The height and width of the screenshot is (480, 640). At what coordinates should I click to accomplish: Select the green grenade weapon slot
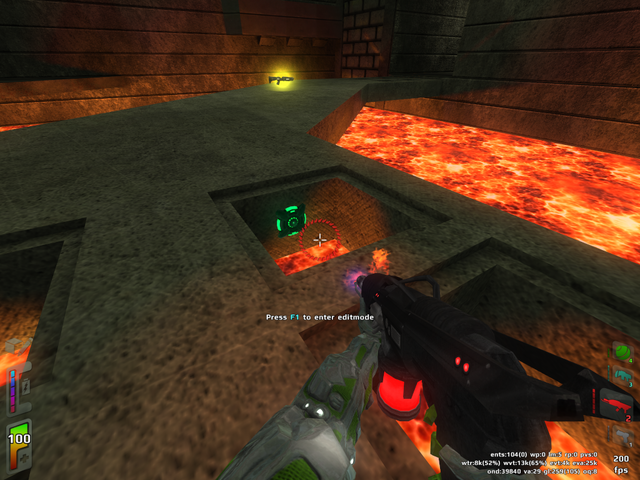coord(622,352)
